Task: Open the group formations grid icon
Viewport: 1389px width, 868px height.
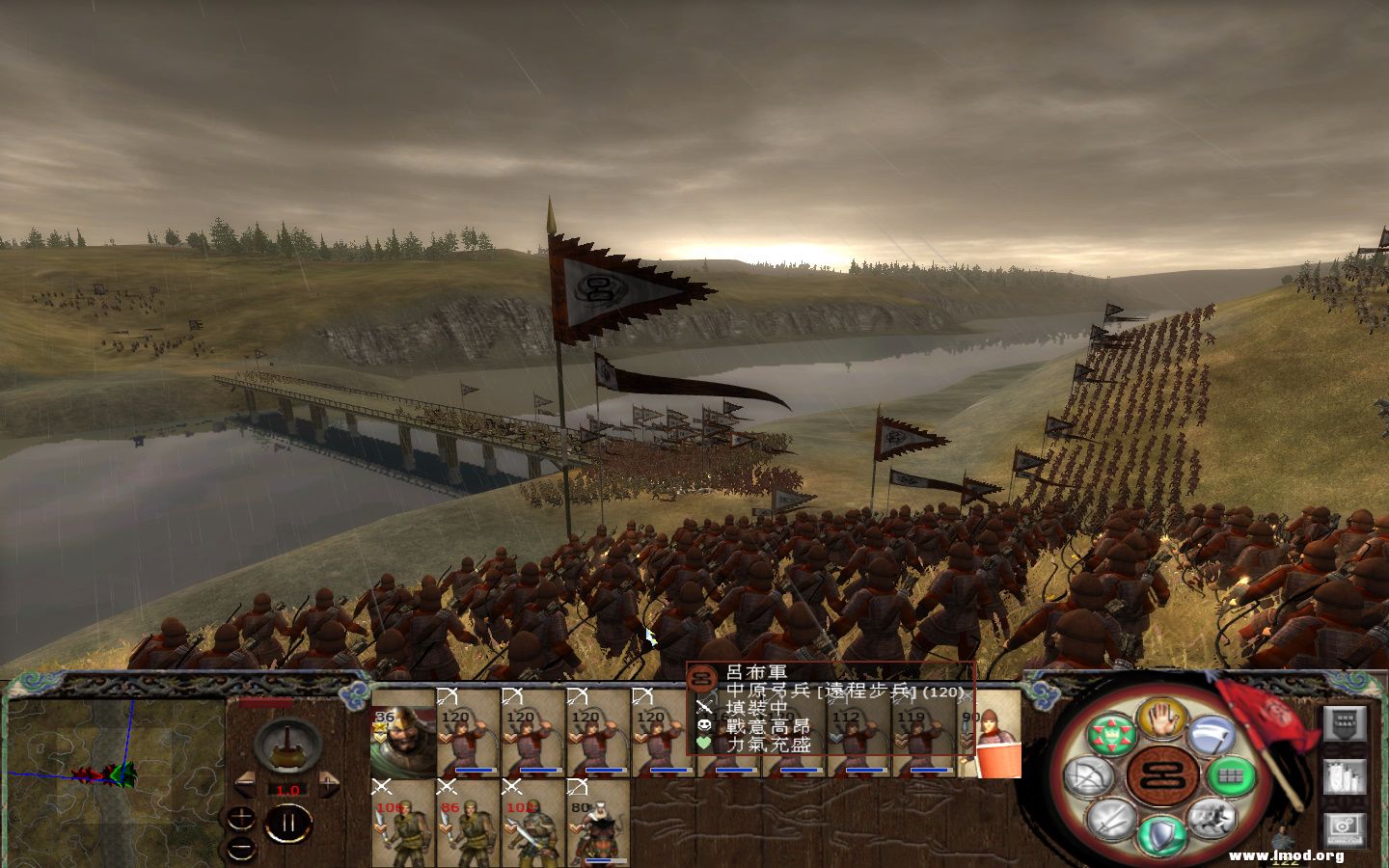Action: click(x=1231, y=773)
